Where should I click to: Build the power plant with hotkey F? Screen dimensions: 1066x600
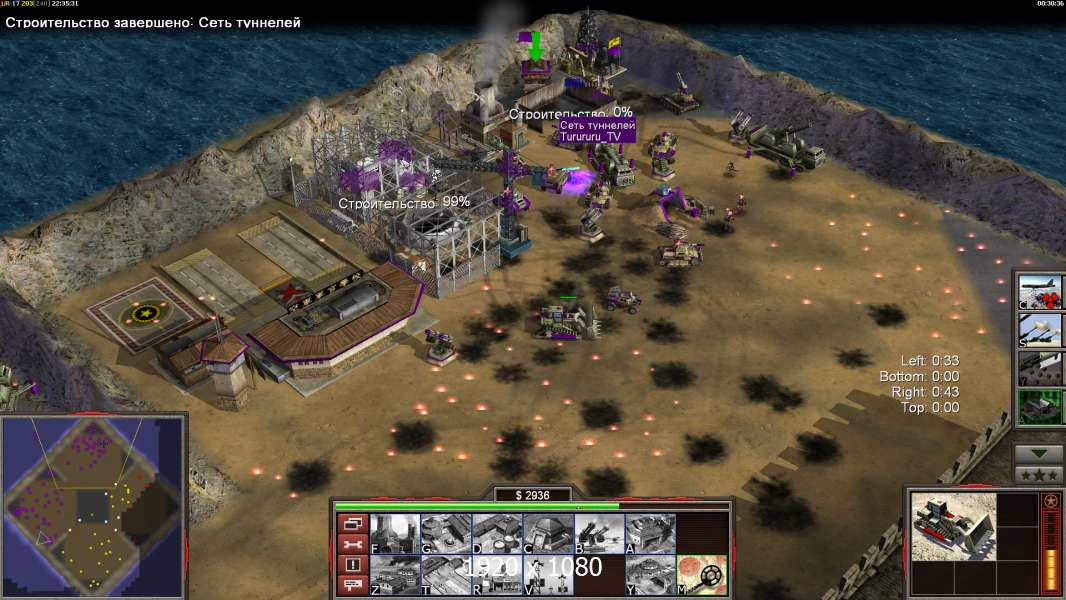(x=394, y=534)
